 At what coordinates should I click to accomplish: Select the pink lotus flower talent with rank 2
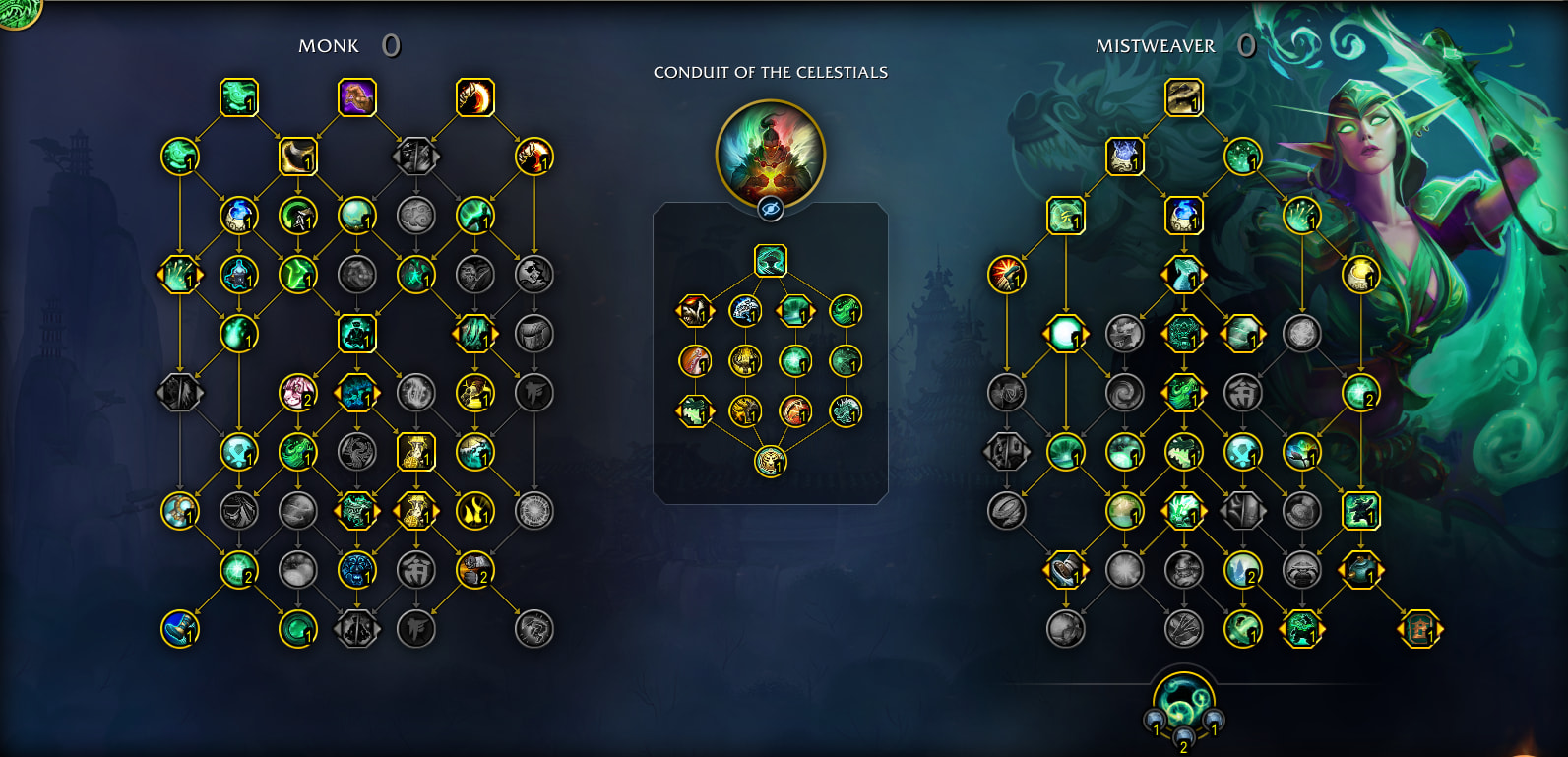(297, 392)
